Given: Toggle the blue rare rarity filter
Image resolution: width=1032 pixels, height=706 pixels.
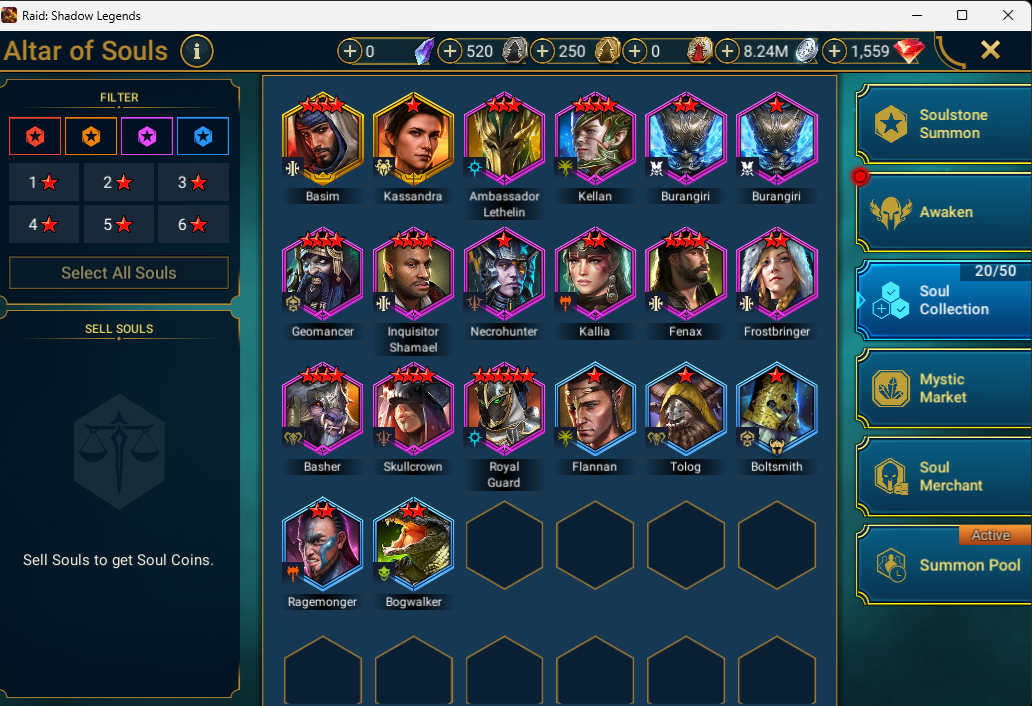Looking at the screenshot, I should pyautogui.click(x=203, y=136).
